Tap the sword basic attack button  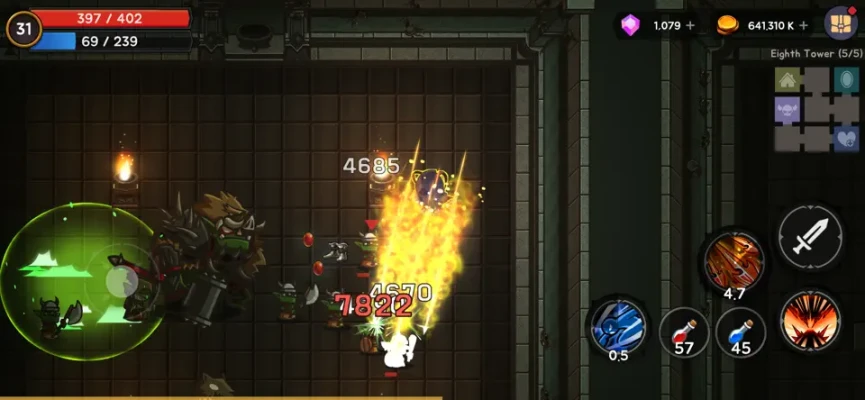pos(810,237)
